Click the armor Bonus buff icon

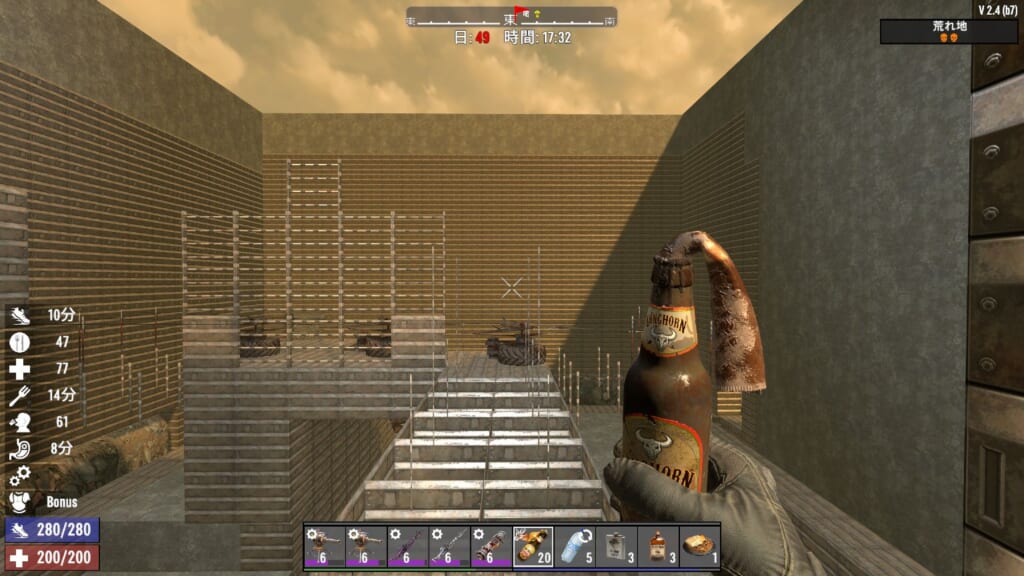(x=20, y=502)
